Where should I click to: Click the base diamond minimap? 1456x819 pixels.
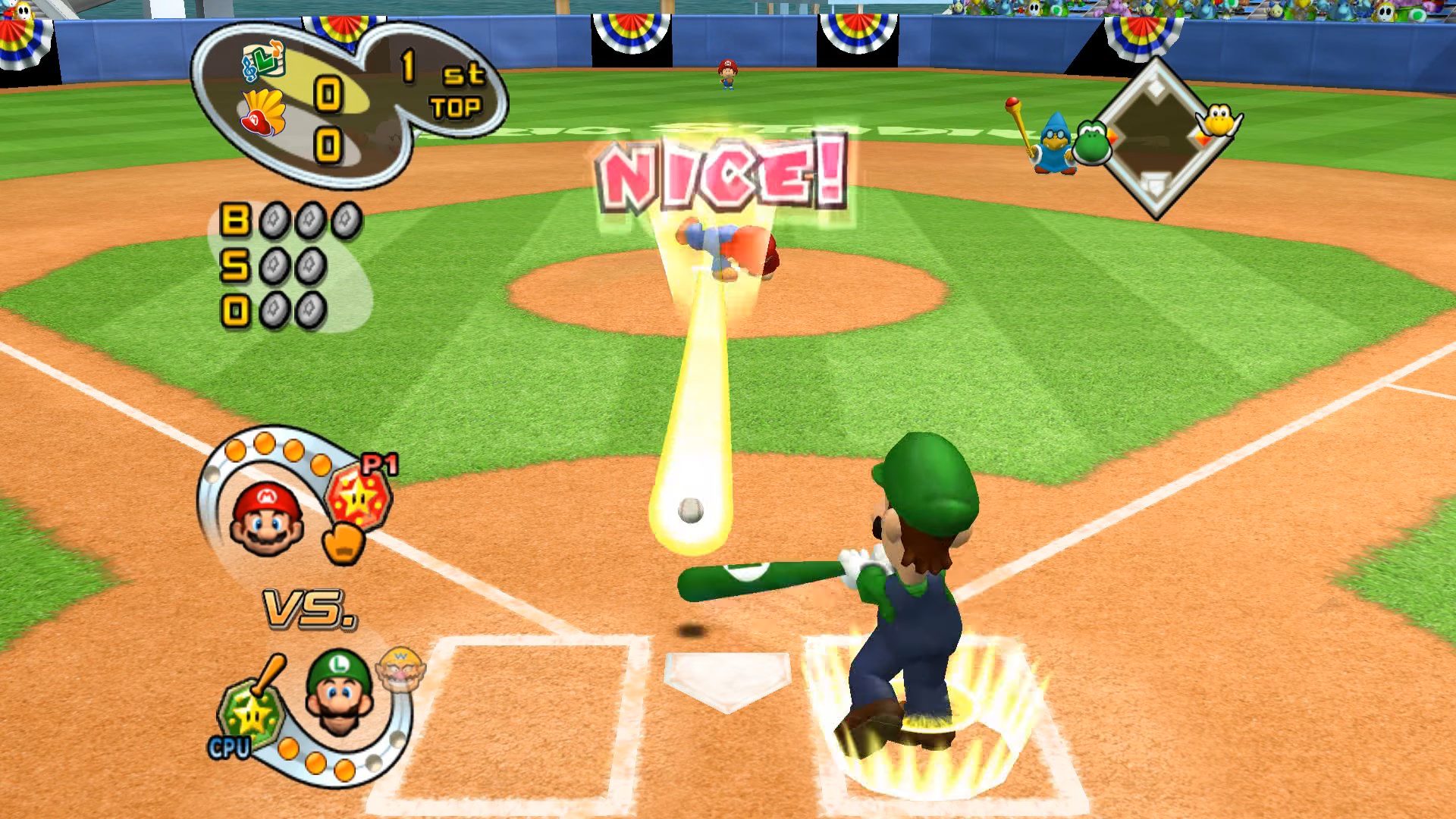tap(1154, 138)
